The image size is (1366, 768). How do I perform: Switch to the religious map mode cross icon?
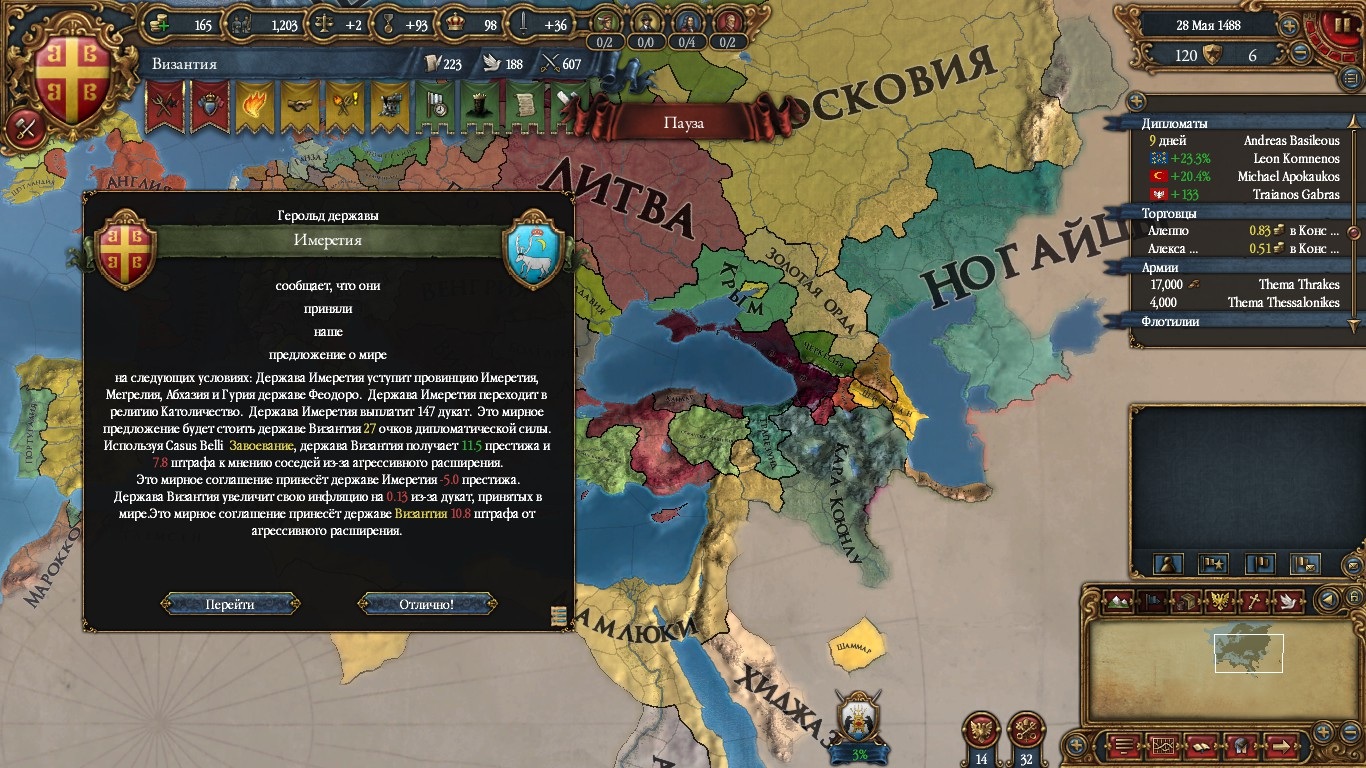point(1253,601)
